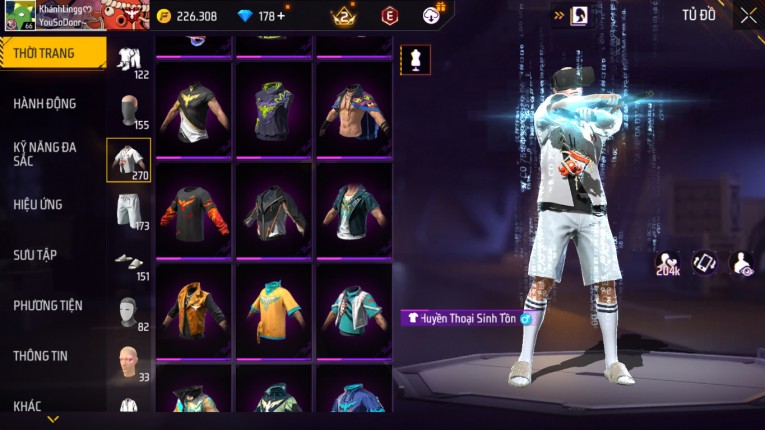Select the black and gold wing t-shirt
The width and height of the screenshot is (765, 430).
pyautogui.click(x=194, y=108)
